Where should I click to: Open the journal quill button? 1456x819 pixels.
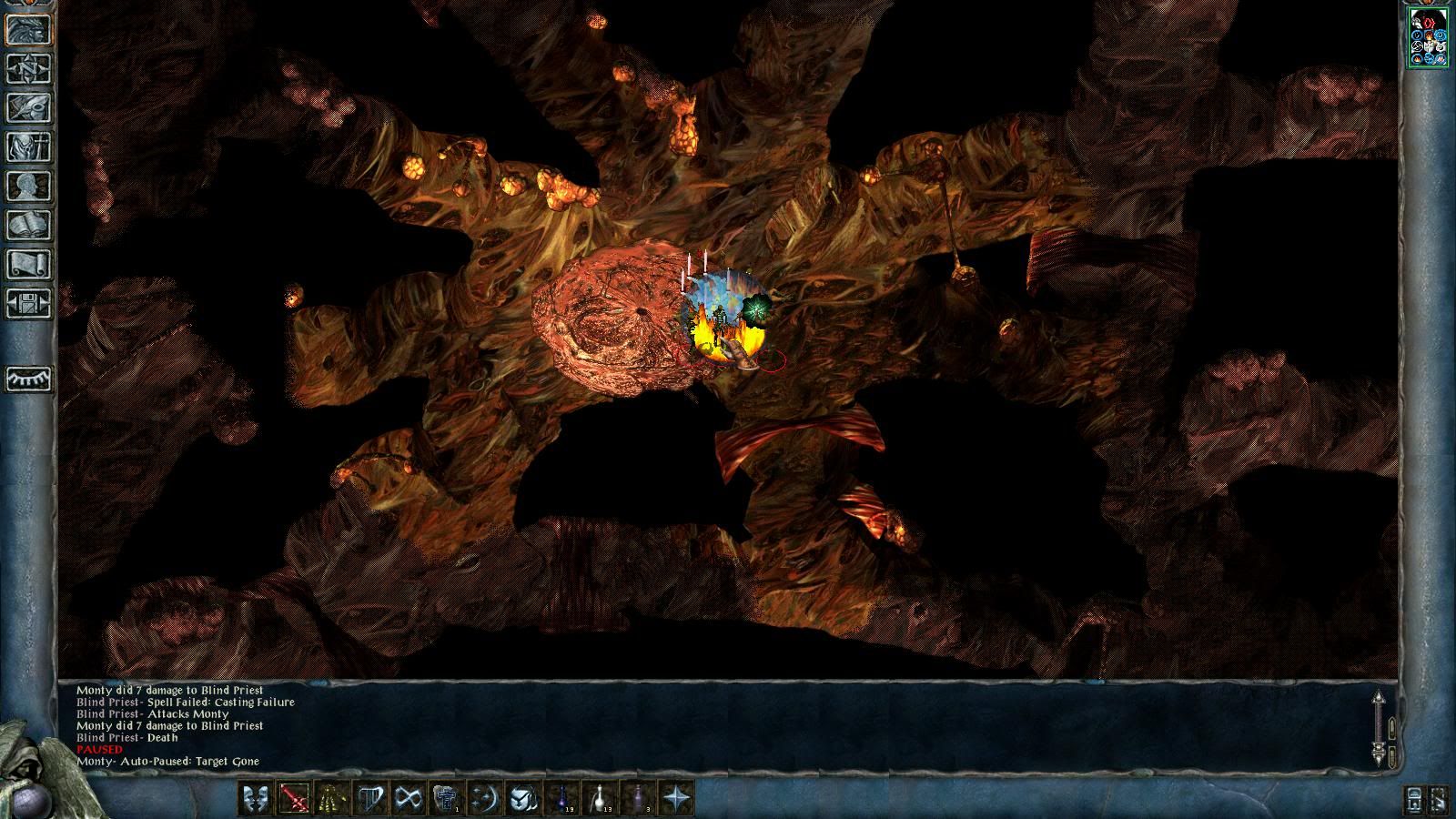coord(29,108)
